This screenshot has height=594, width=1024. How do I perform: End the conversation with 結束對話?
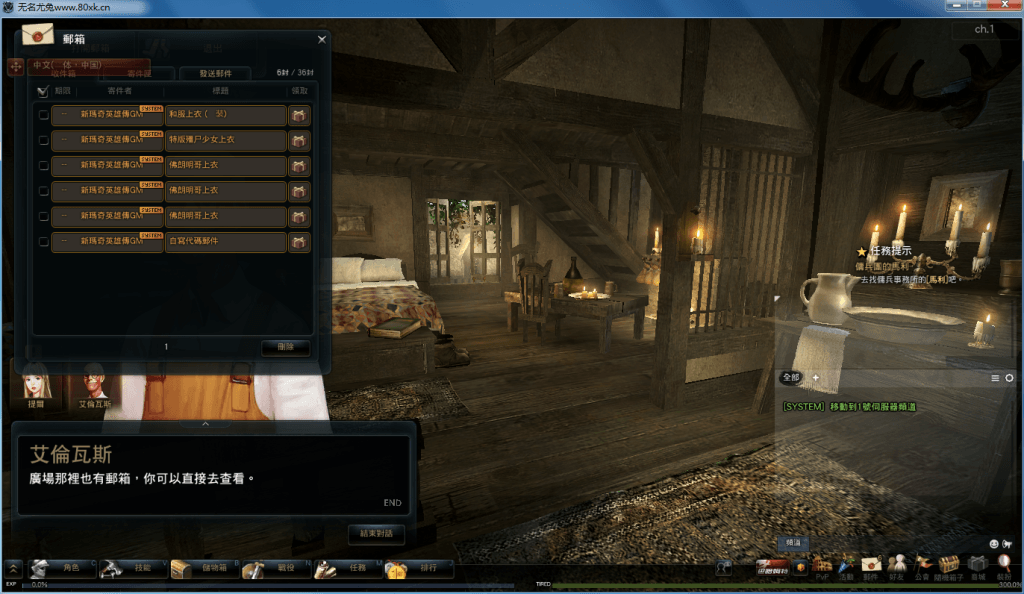(x=376, y=534)
